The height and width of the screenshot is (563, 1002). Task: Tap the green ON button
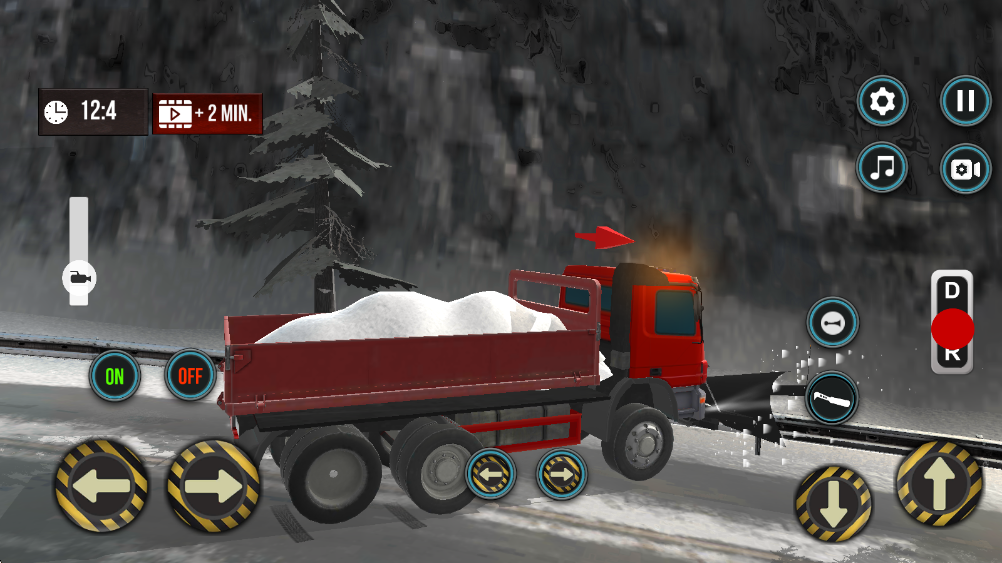(115, 376)
